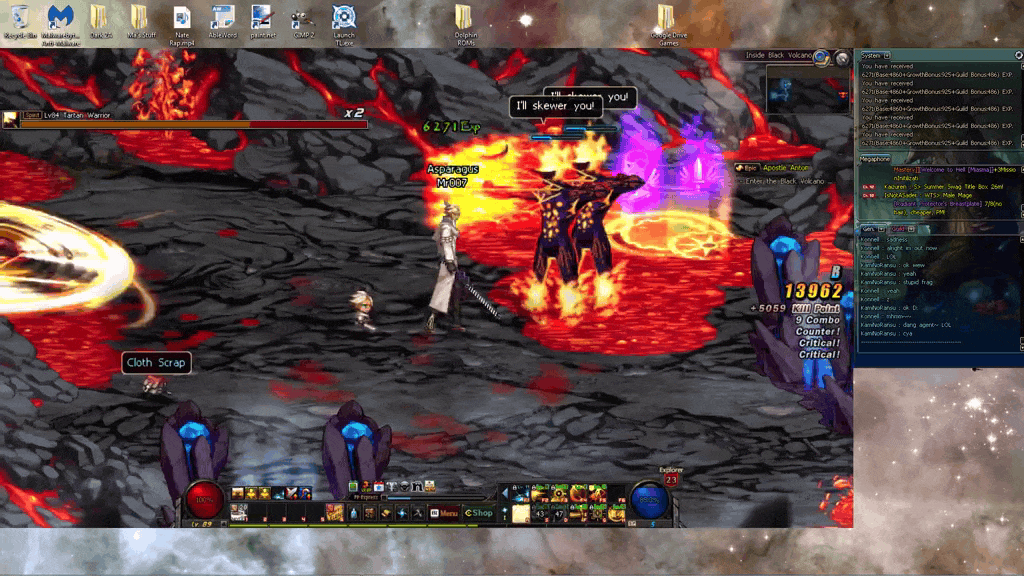Viewport: 1024px width, 576px height.
Task: Switch to the System chat tab
Action: click(871, 55)
